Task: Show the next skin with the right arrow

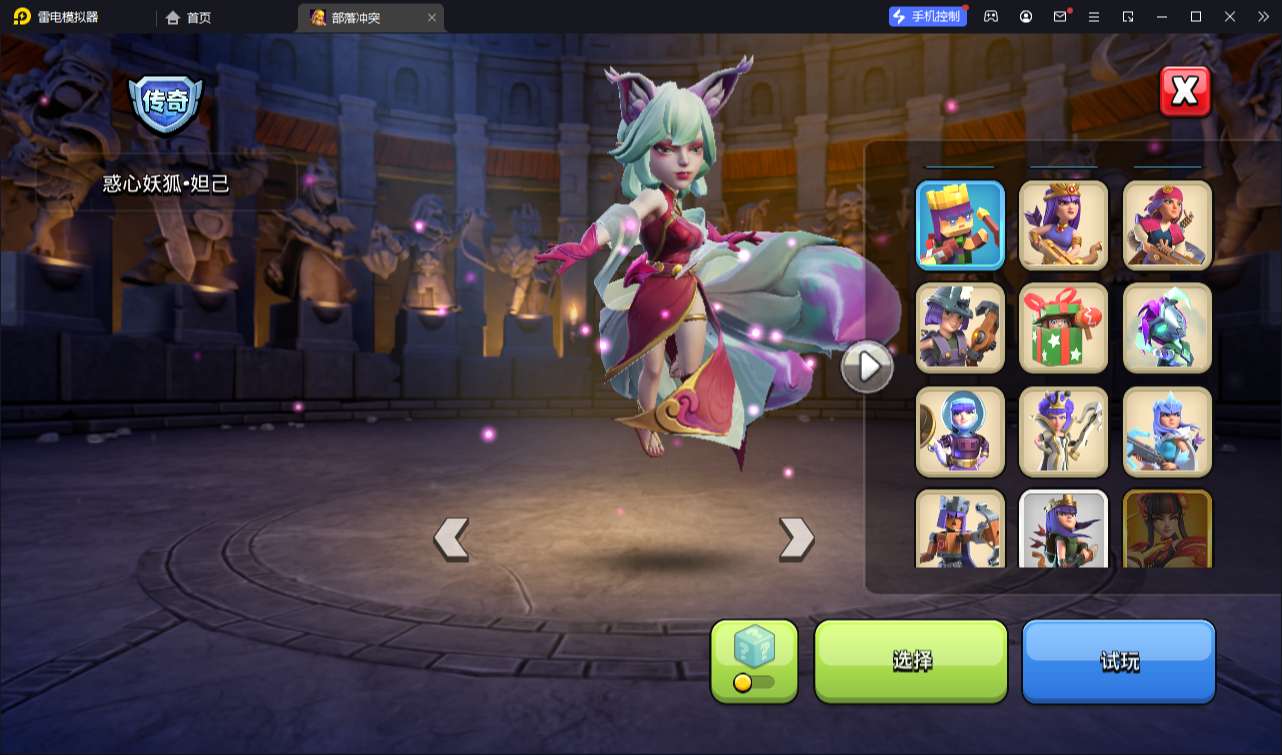Action: pos(796,539)
